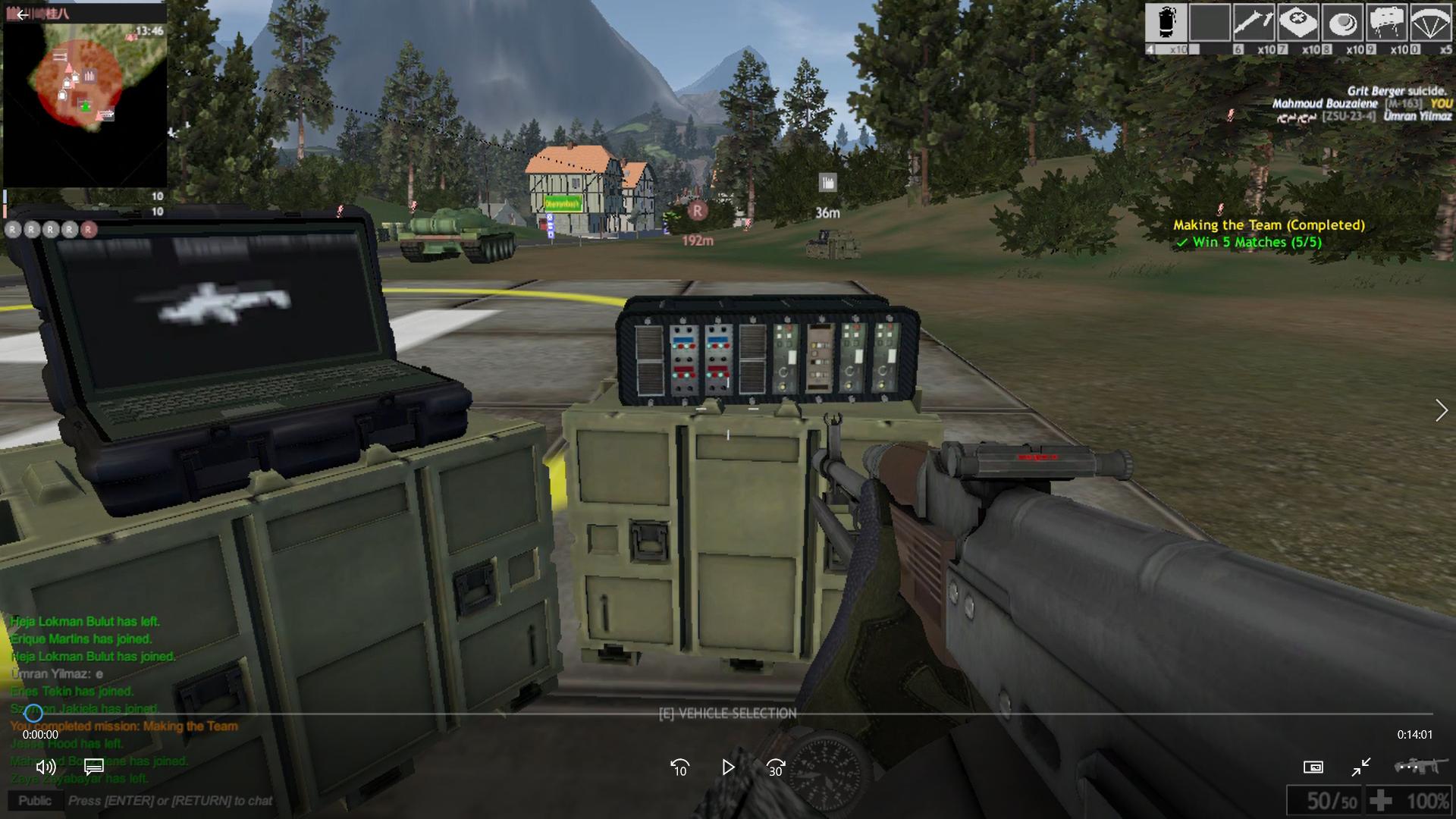Open the Making the Team mission tracker
The height and width of the screenshot is (819, 1456).
click(1268, 225)
